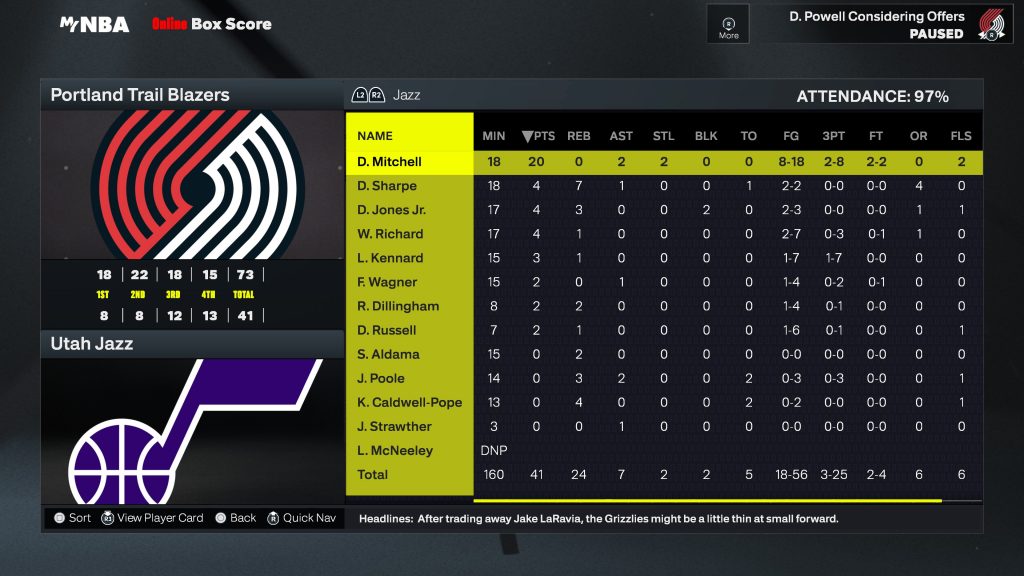Select S. Aldama's row

[x=388, y=354]
